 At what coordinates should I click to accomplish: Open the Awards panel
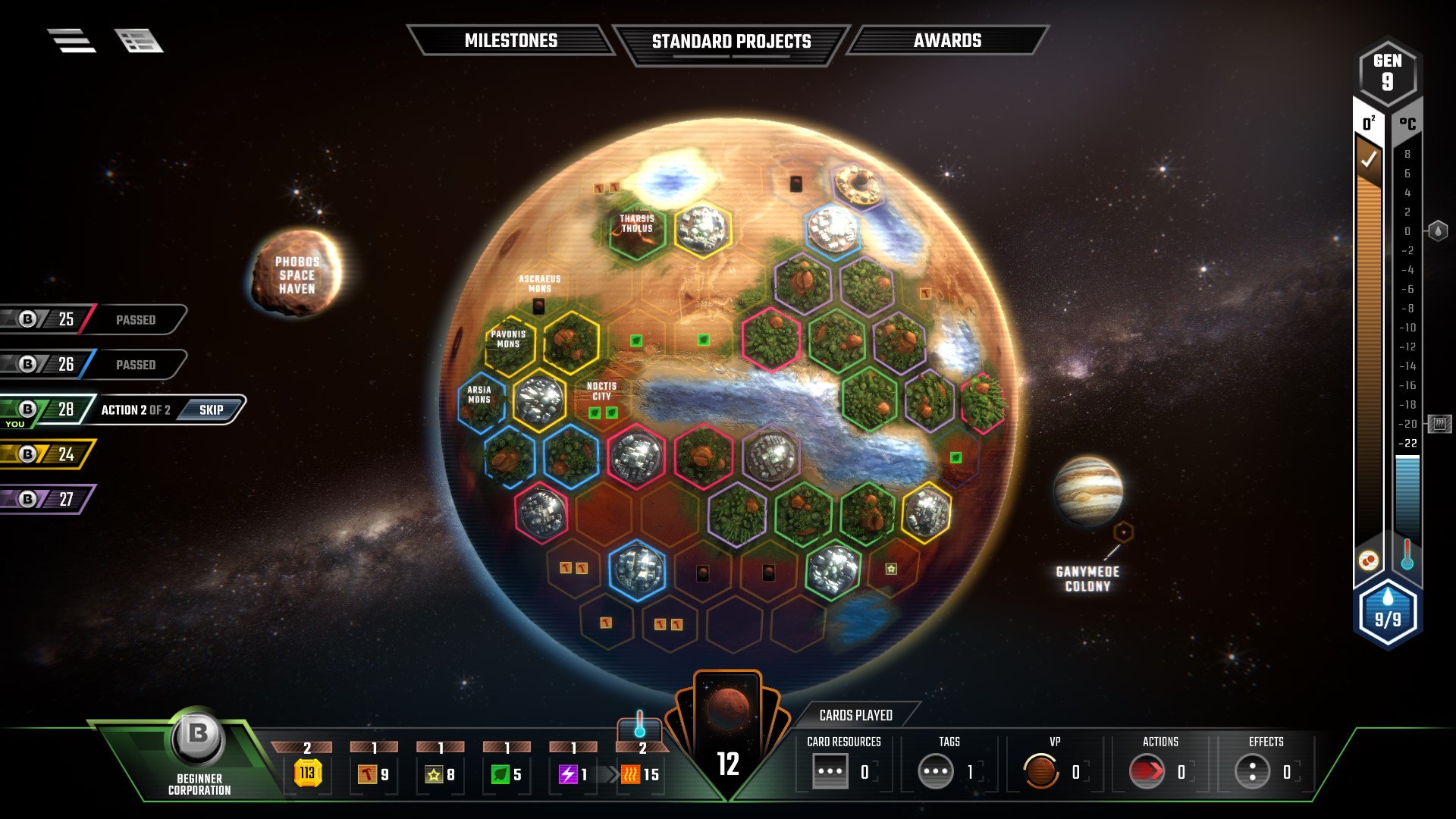(947, 40)
